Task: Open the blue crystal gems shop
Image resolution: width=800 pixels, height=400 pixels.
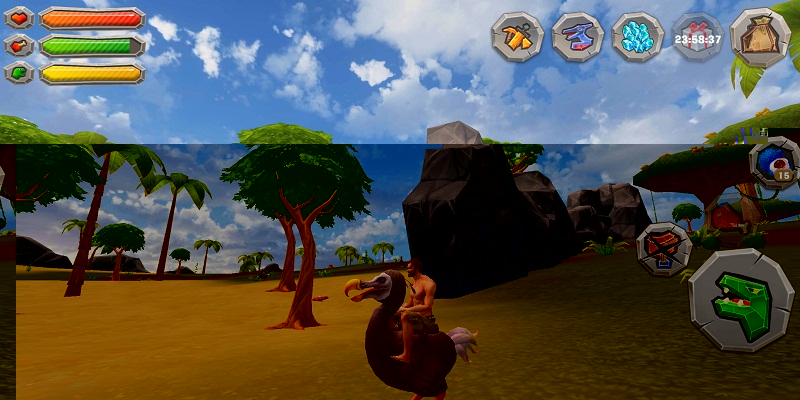Action: point(637,37)
